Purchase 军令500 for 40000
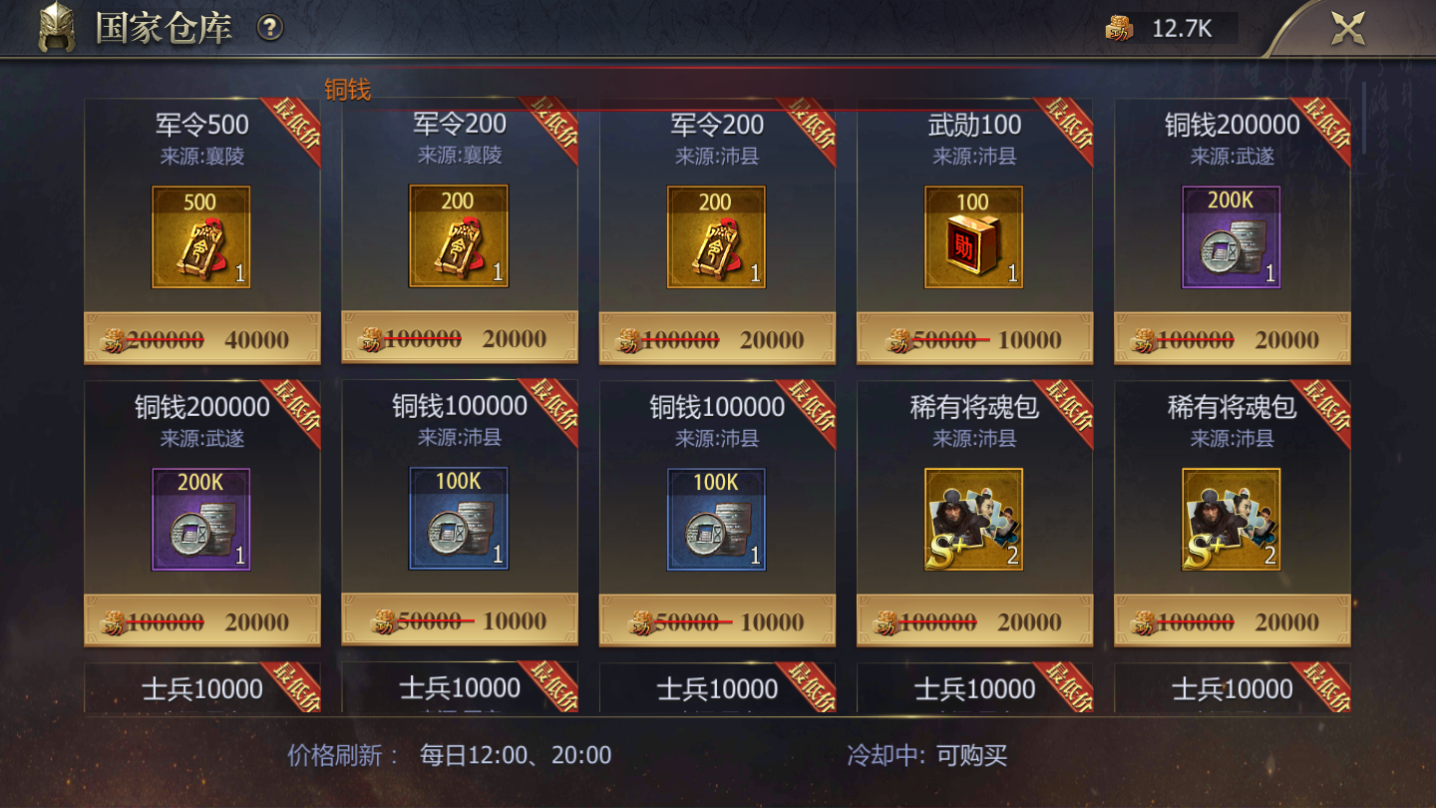This screenshot has width=1436, height=808. (200, 338)
